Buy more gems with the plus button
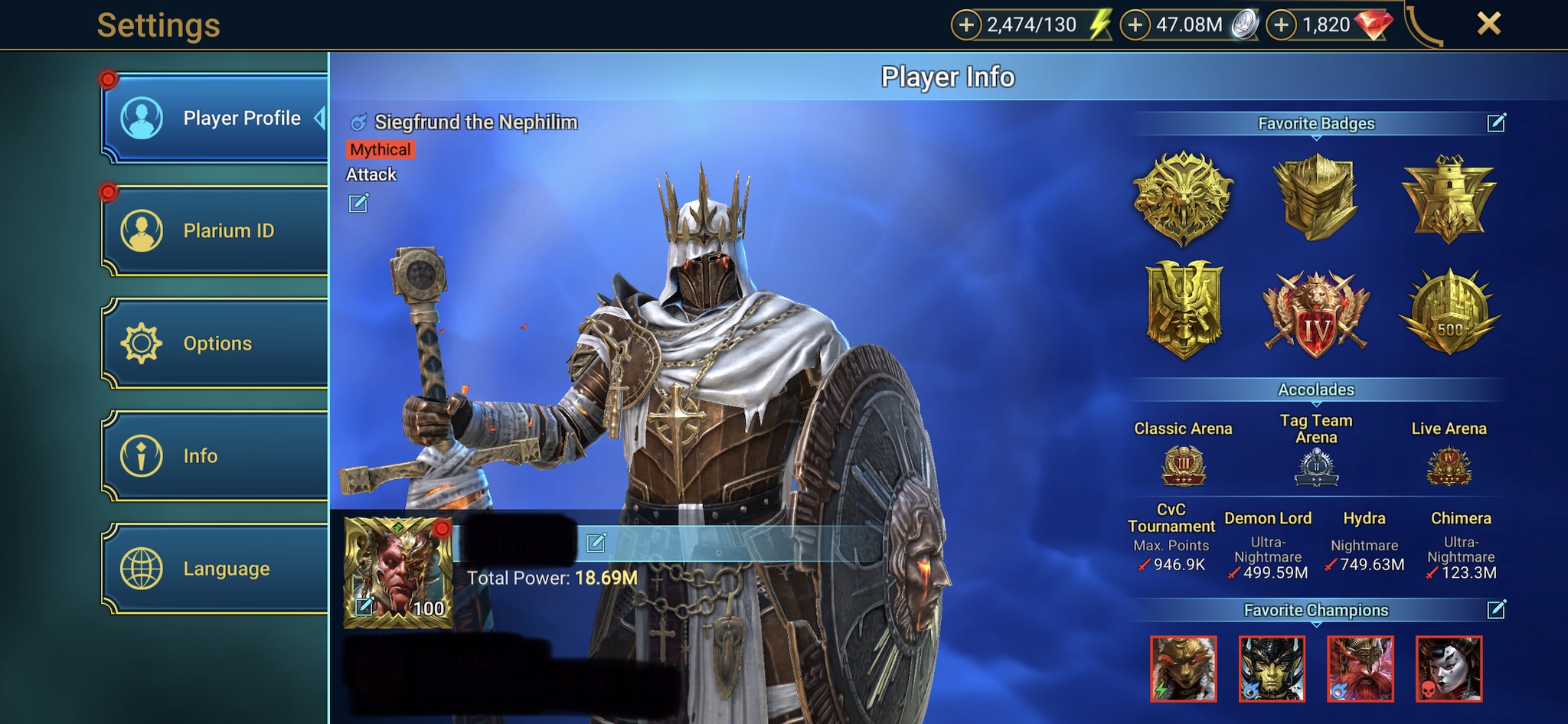Viewport: 1568px width, 724px height. coord(1282,25)
